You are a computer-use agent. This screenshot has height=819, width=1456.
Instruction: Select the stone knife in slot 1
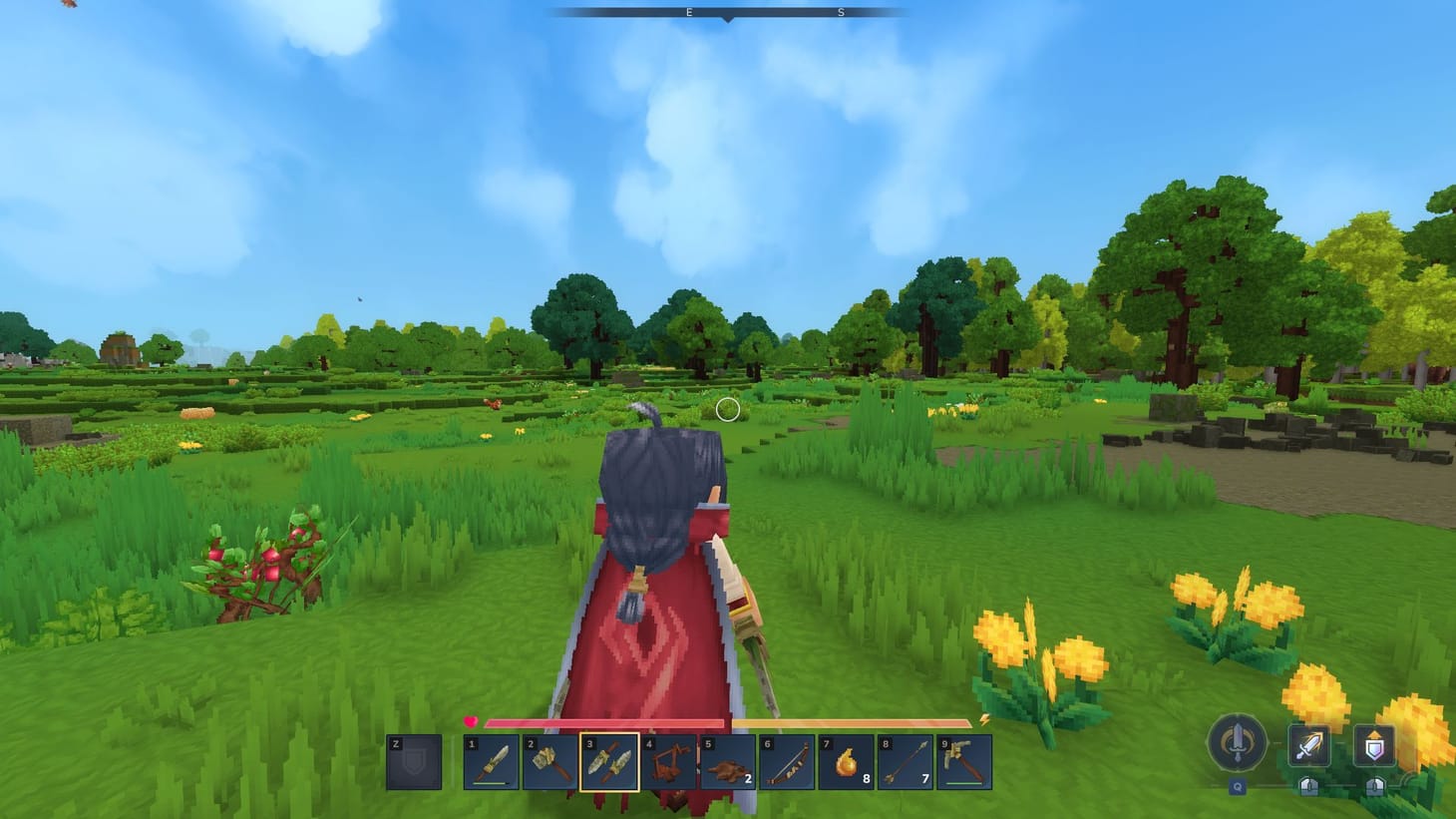click(489, 763)
